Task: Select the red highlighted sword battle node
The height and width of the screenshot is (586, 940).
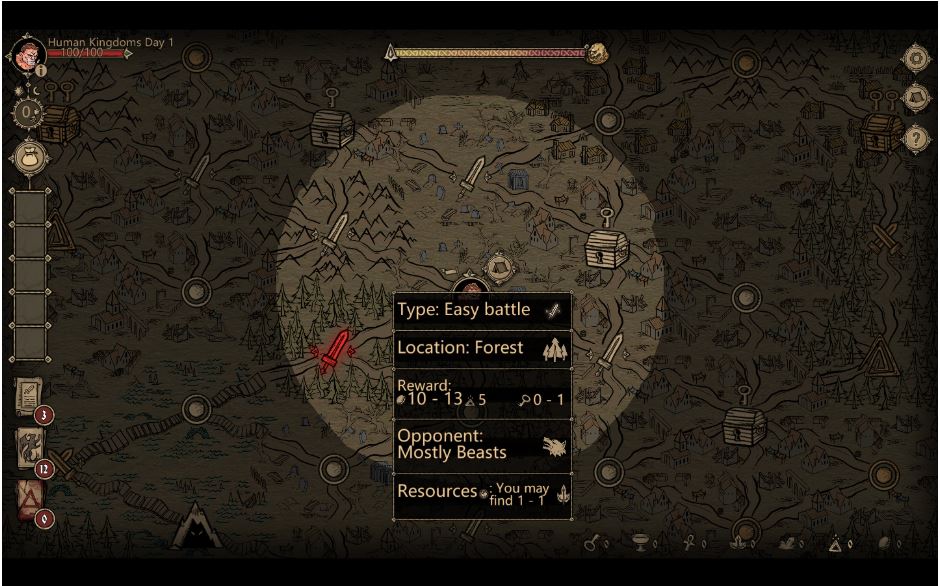Action: [334, 351]
